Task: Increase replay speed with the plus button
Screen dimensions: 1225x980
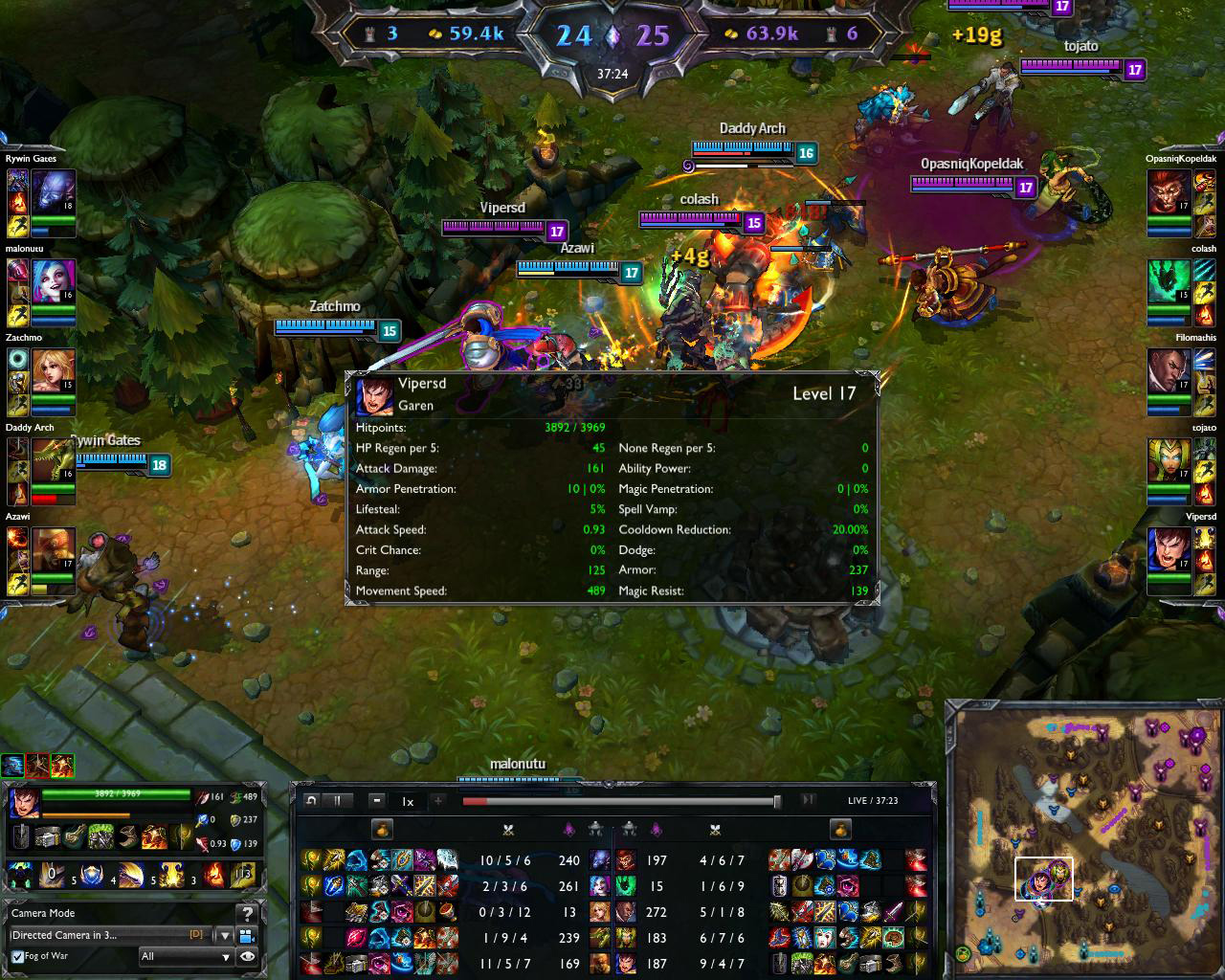Action: (x=437, y=800)
